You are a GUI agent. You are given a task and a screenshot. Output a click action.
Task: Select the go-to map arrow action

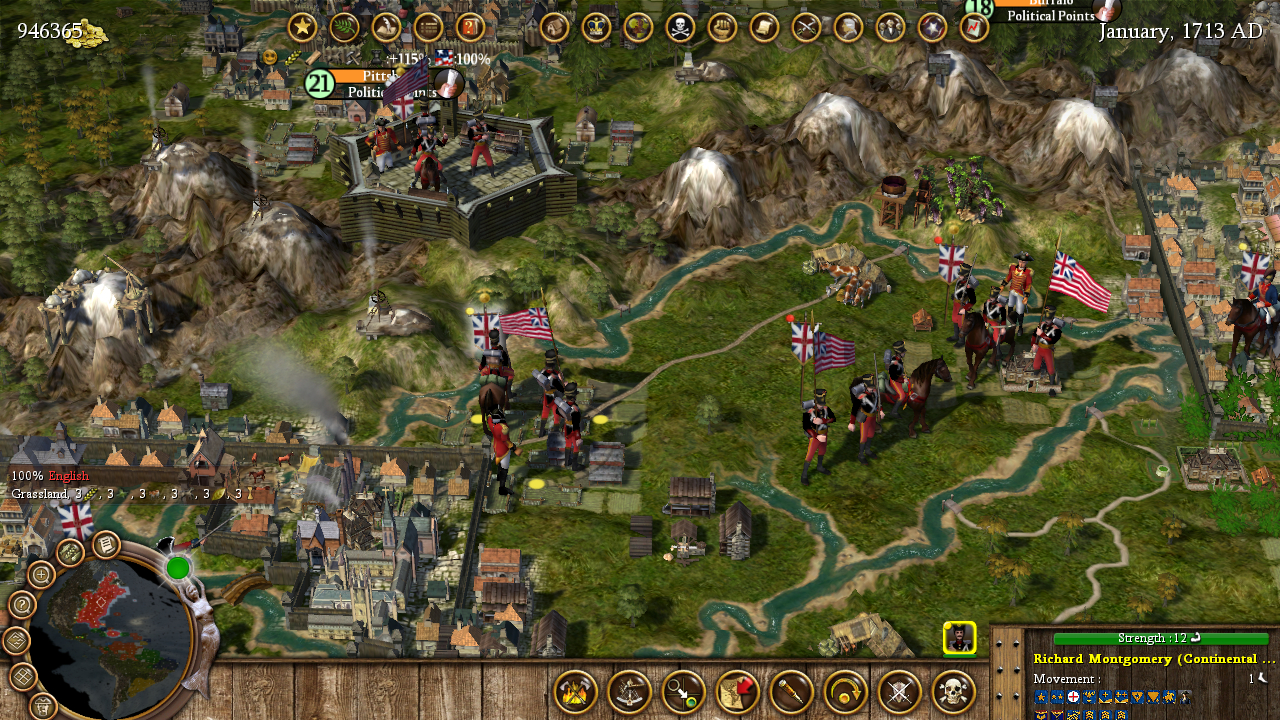tap(738, 692)
